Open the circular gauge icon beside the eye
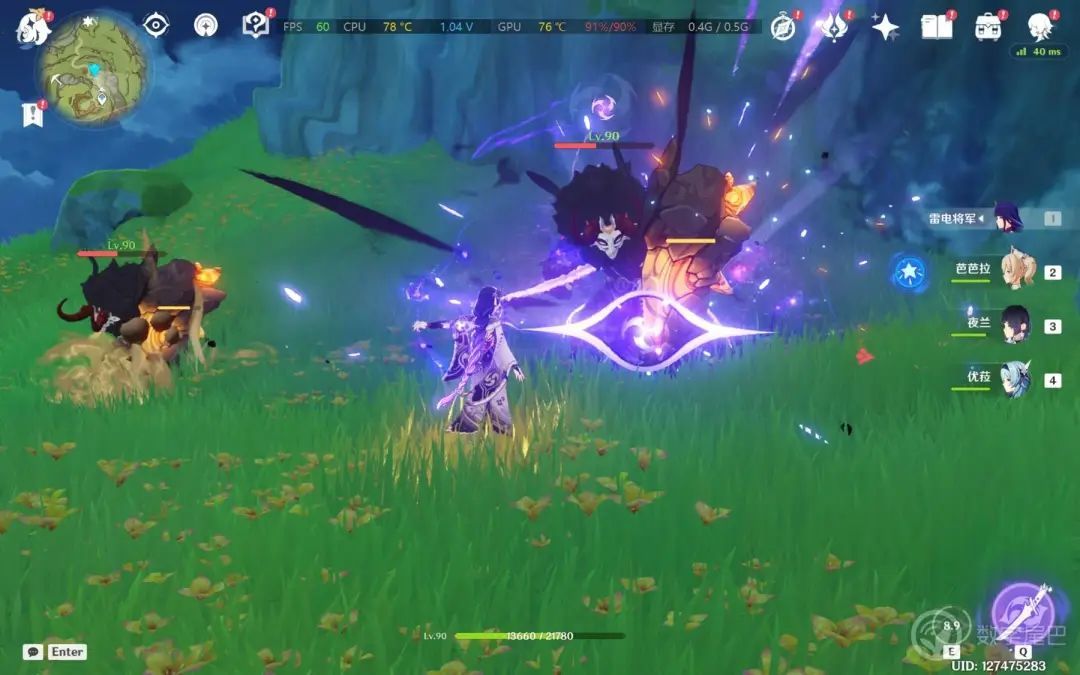Viewport: 1080px width, 675px height. tap(205, 26)
